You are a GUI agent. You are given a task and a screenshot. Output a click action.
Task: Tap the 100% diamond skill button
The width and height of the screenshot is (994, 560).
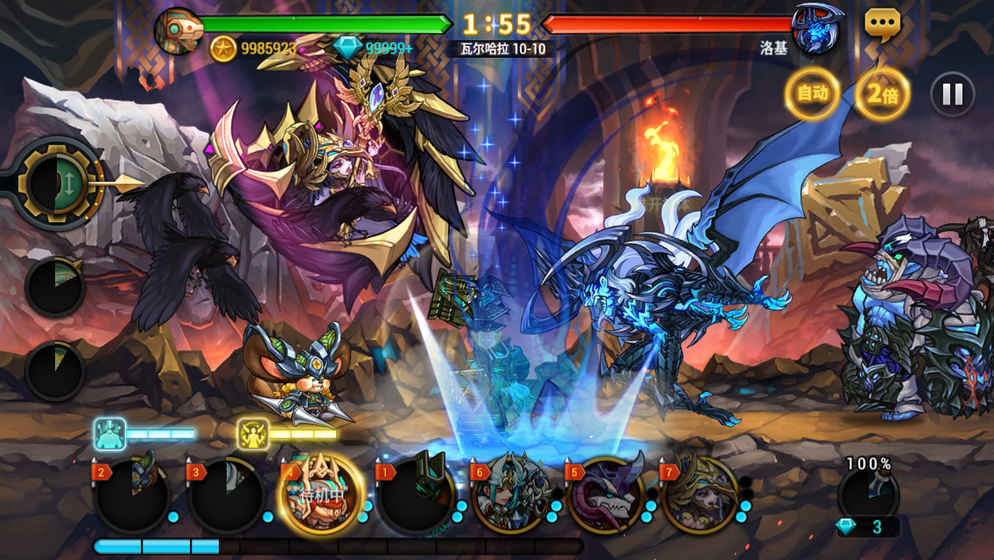(868, 495)
